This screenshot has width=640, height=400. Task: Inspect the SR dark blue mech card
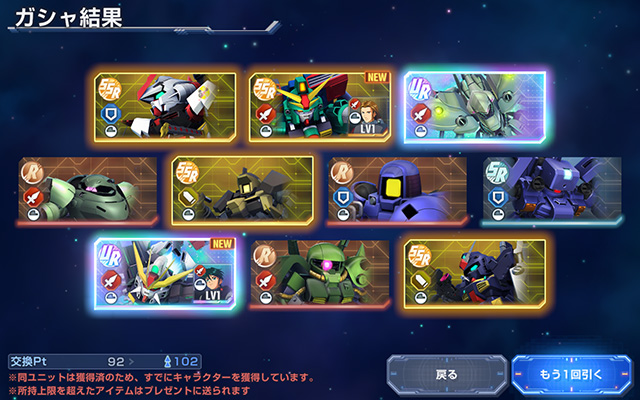coord(550,190)
